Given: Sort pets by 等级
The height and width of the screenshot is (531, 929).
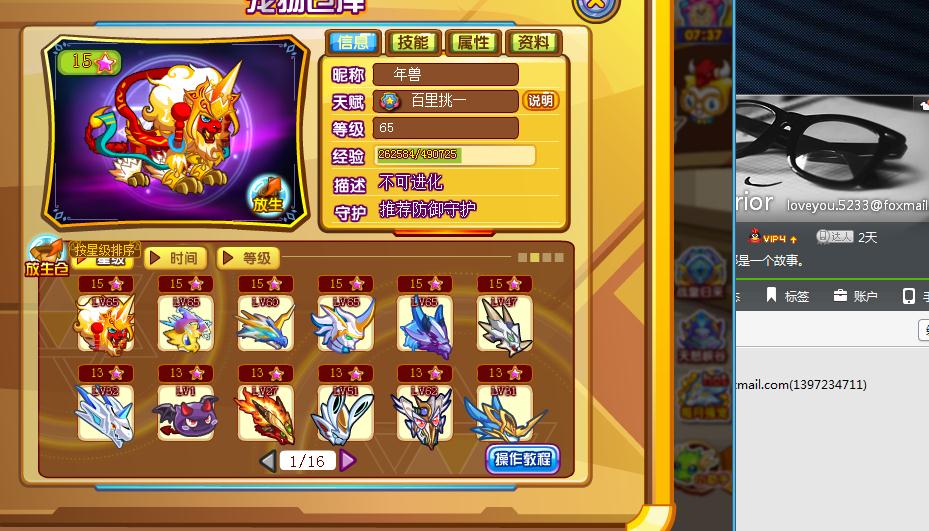Looking at the screenshot, I should click(x=248, y=258).
